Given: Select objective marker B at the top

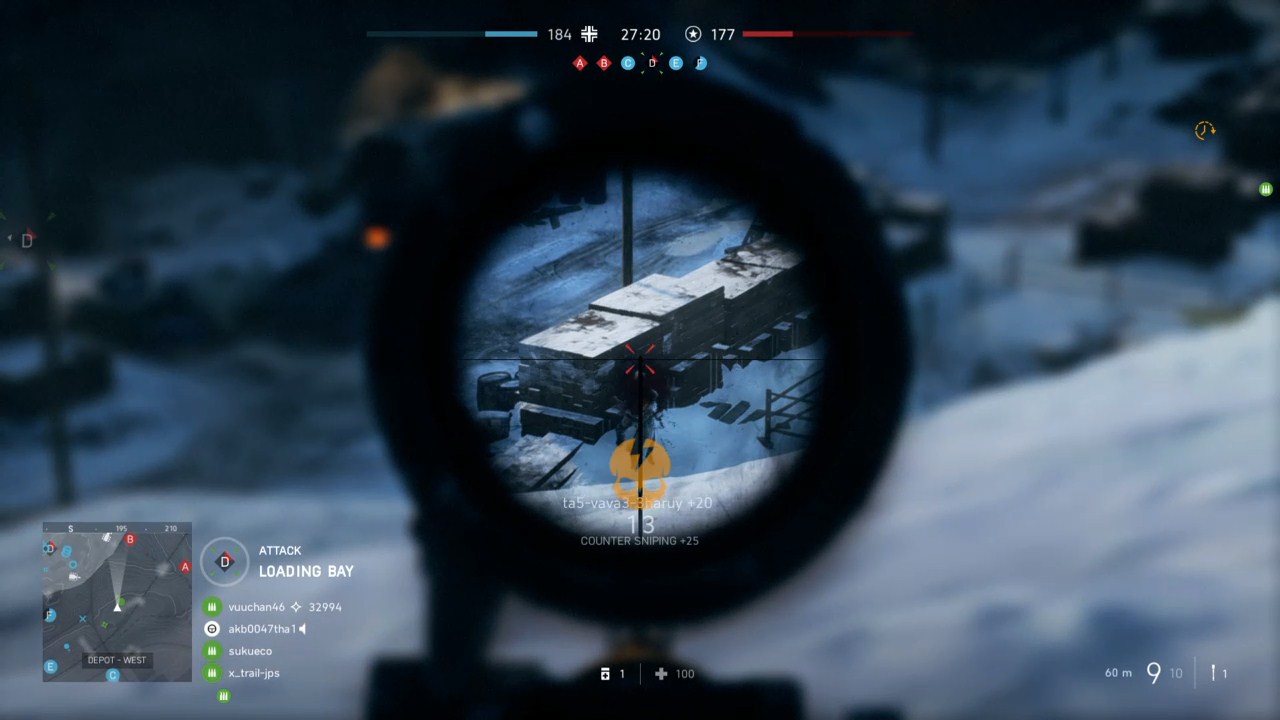Looking at the screenshot, I should pos(603,63).
